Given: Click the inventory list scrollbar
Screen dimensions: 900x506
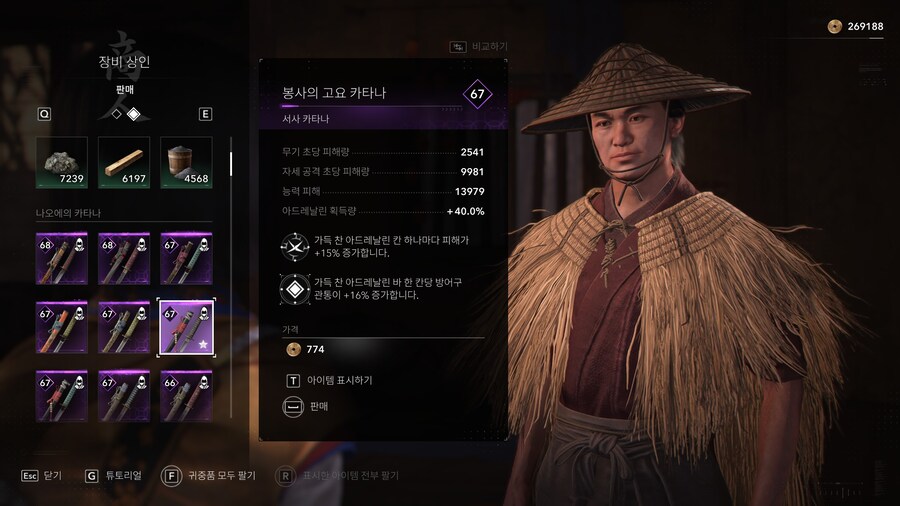Looking at the screenshot, I should [231, 163].
